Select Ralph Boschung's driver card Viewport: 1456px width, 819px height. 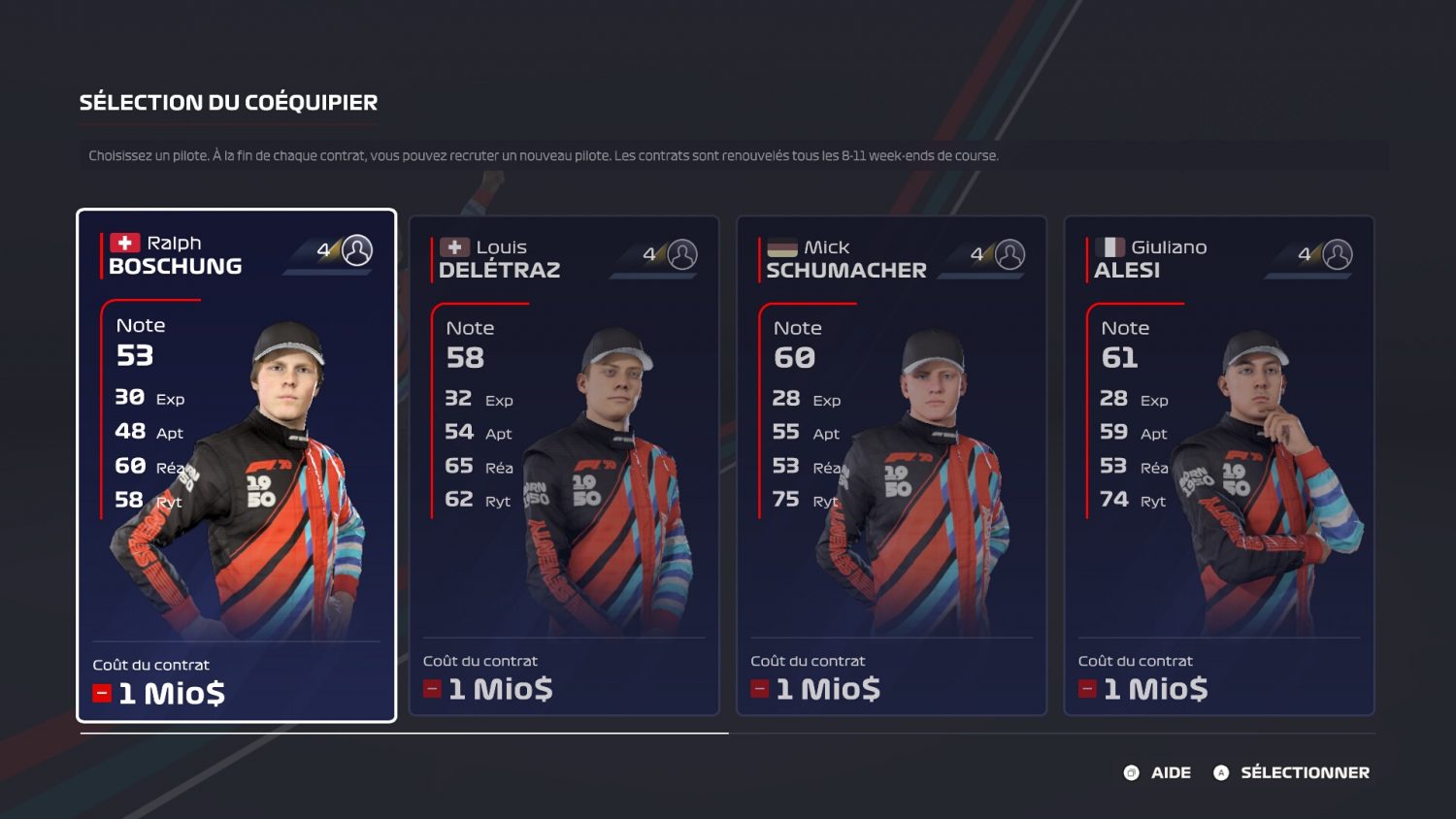pyautogui.click(x=236, y=466)
